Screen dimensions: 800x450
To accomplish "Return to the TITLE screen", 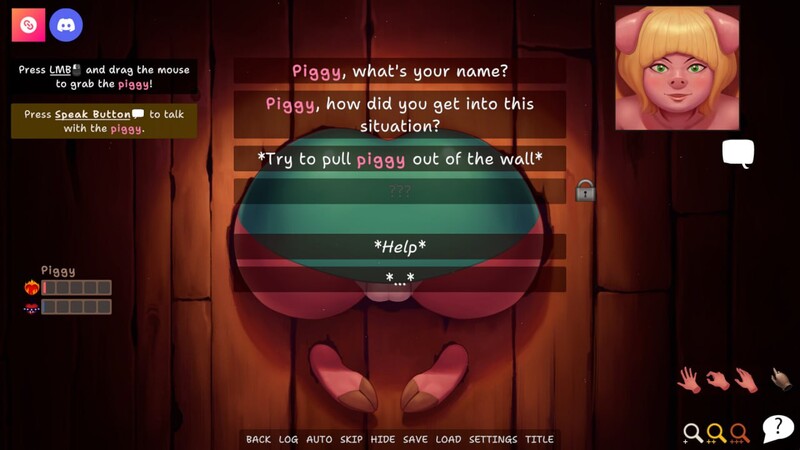I will pyautogui.click(x=539, y=439).
